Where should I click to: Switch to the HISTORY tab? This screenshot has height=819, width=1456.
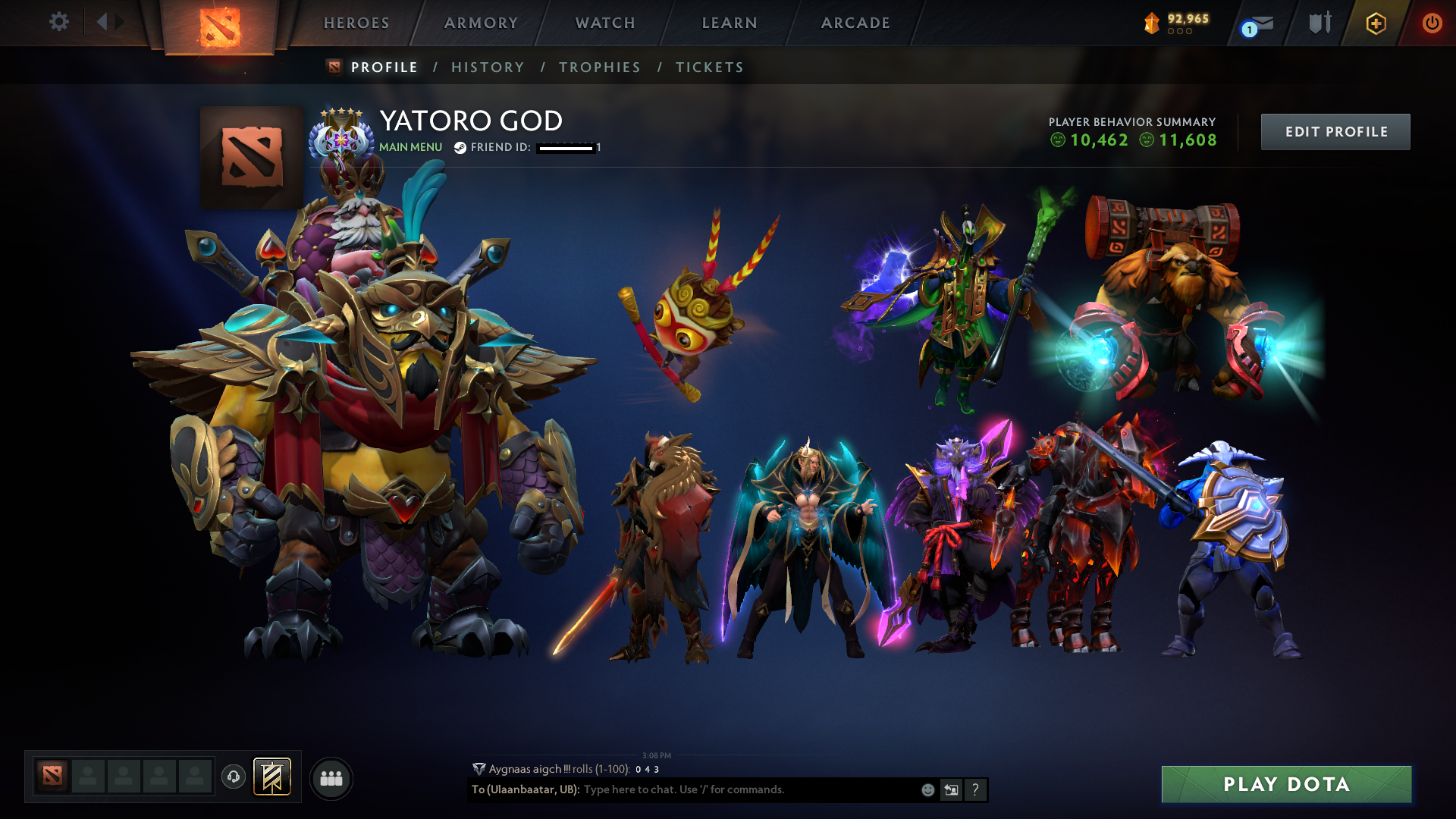[488, 67]
